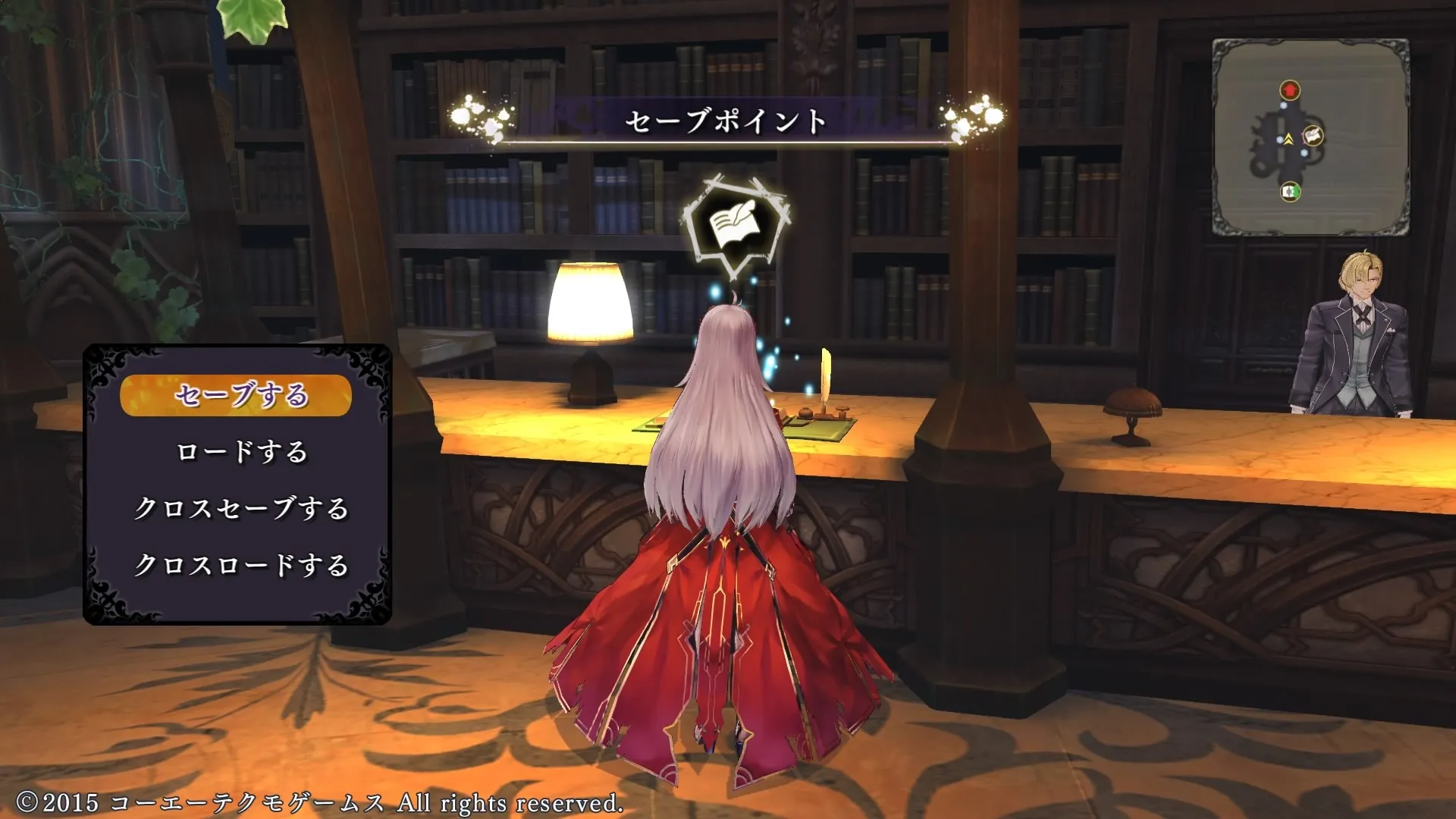The height and width of the screenshot is (819, 1456).
Task: Click the red house marker on the minimap
Action: tap(1291, 90)
